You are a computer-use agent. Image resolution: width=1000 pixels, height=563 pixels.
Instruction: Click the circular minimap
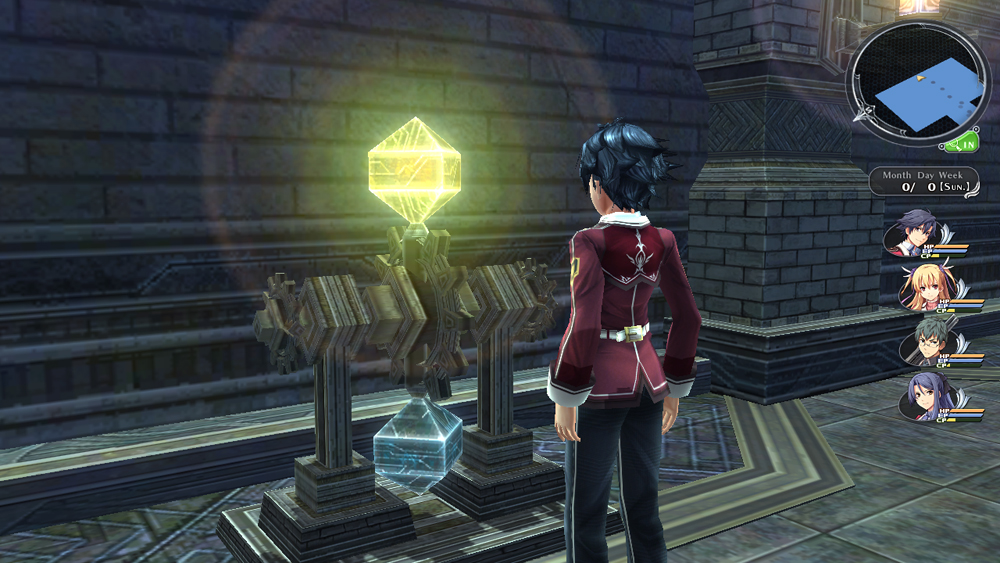tap(915, 83)
